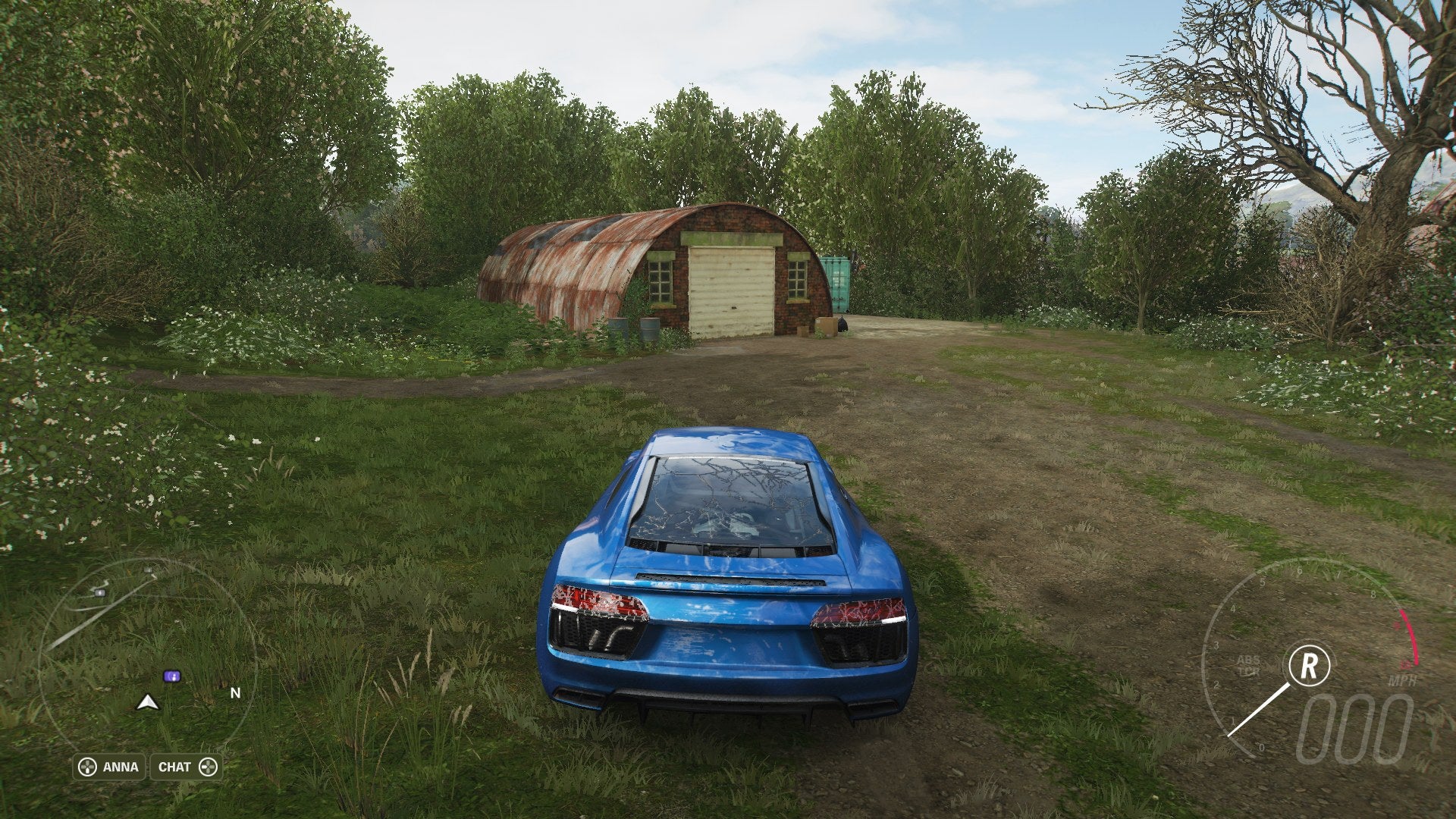
Task: Click the MPH unit label
Action: coord(1402,679)
